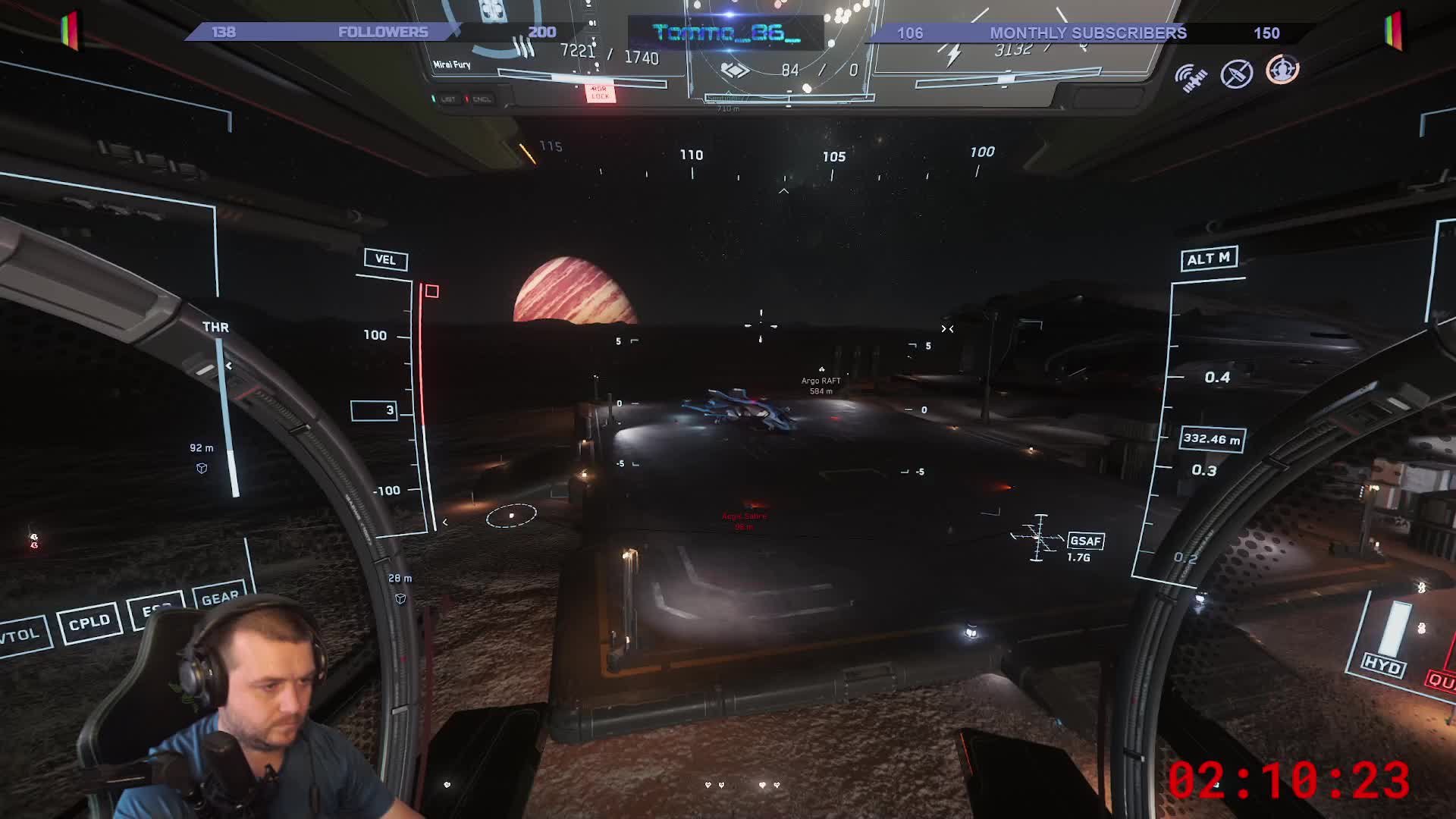This screenshot has height=819, width=1456.
Task: Toggle the GEAR indicator
Action: (x=221, y=598)
